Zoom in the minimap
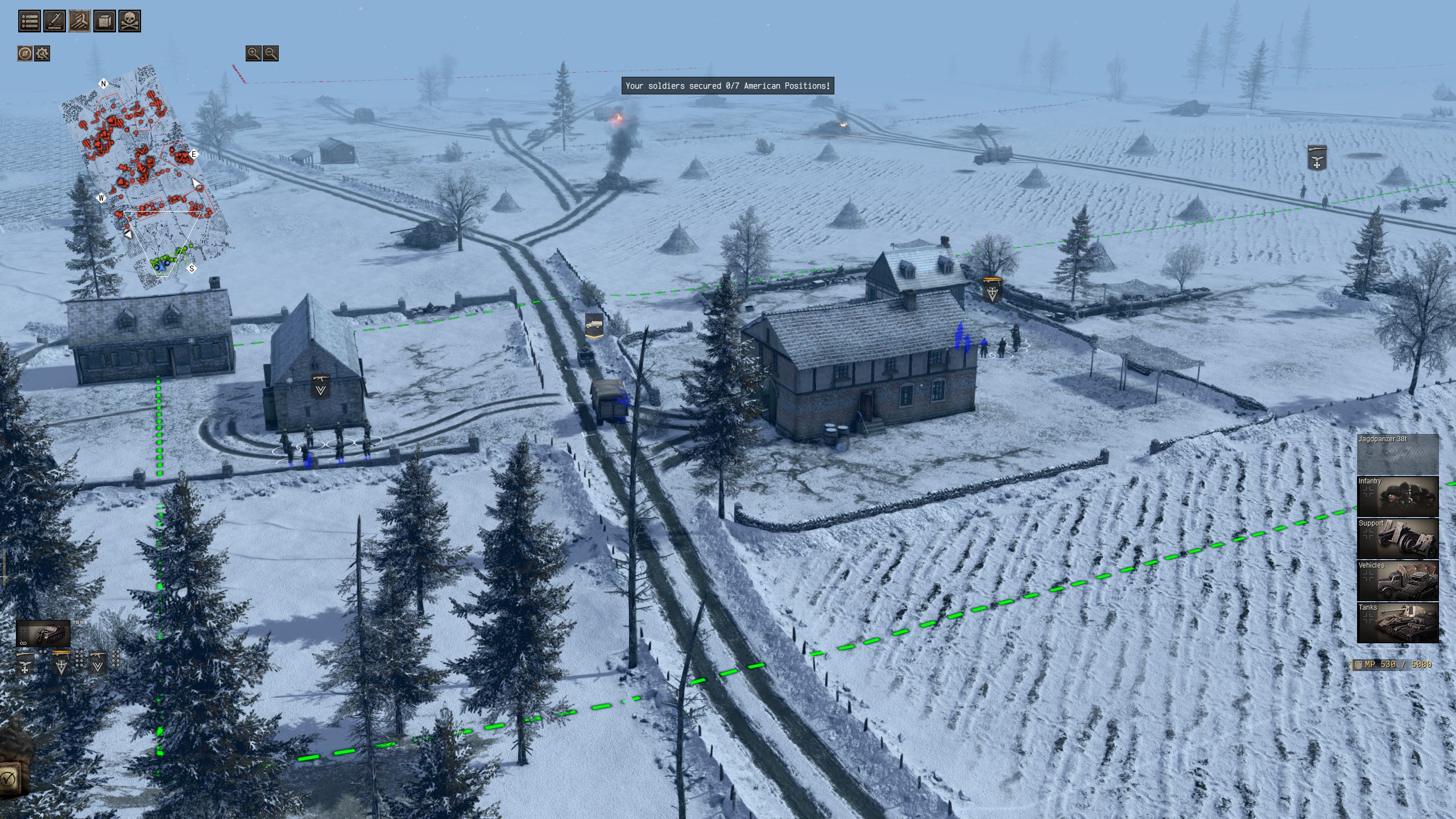This screenshot has height=819, width=1456. (x=253, y=53)
